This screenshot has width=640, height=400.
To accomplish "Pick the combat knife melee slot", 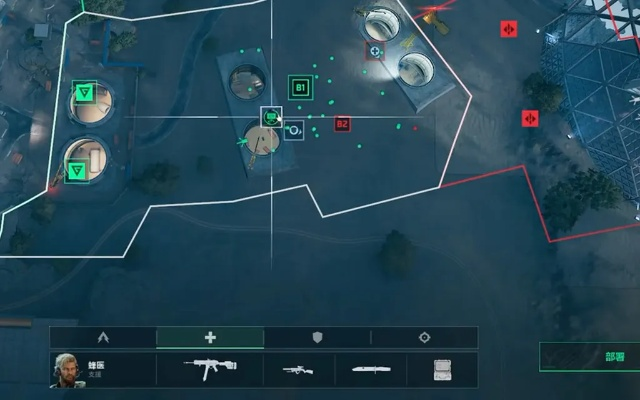I will tap(370, 370).
